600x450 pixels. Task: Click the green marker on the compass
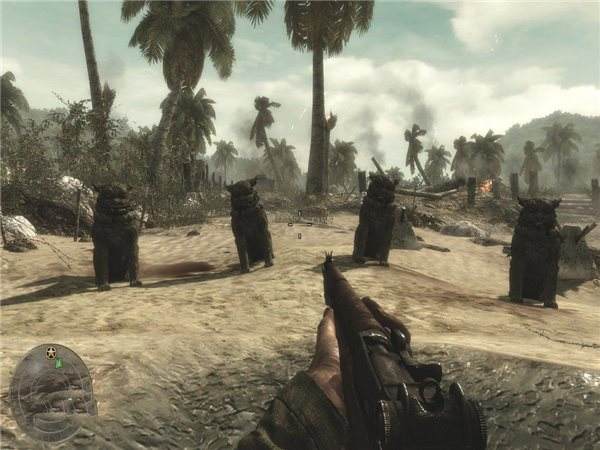[58, 363]
